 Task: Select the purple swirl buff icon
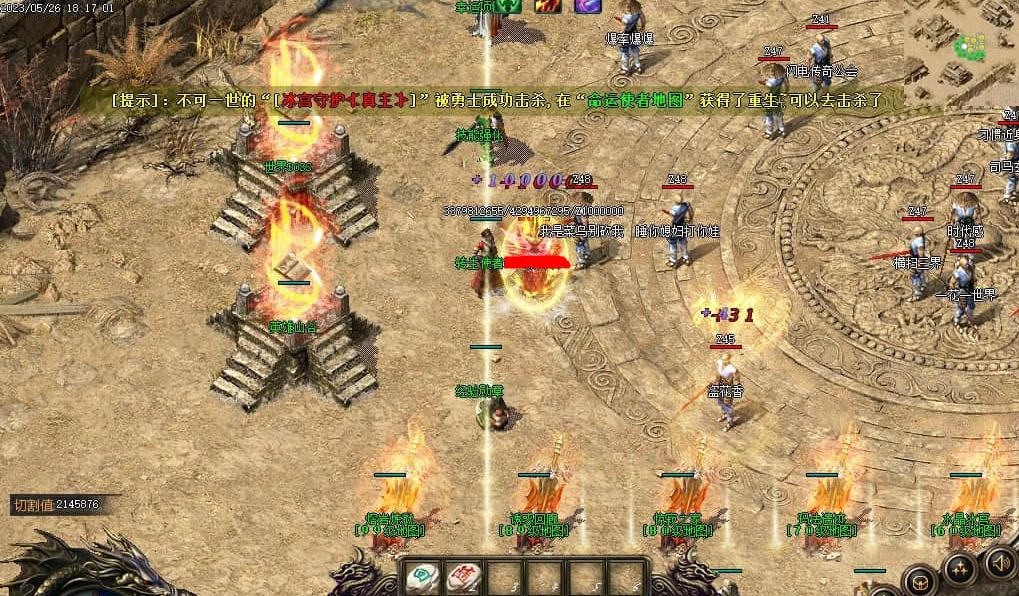[x=587, y=6]
